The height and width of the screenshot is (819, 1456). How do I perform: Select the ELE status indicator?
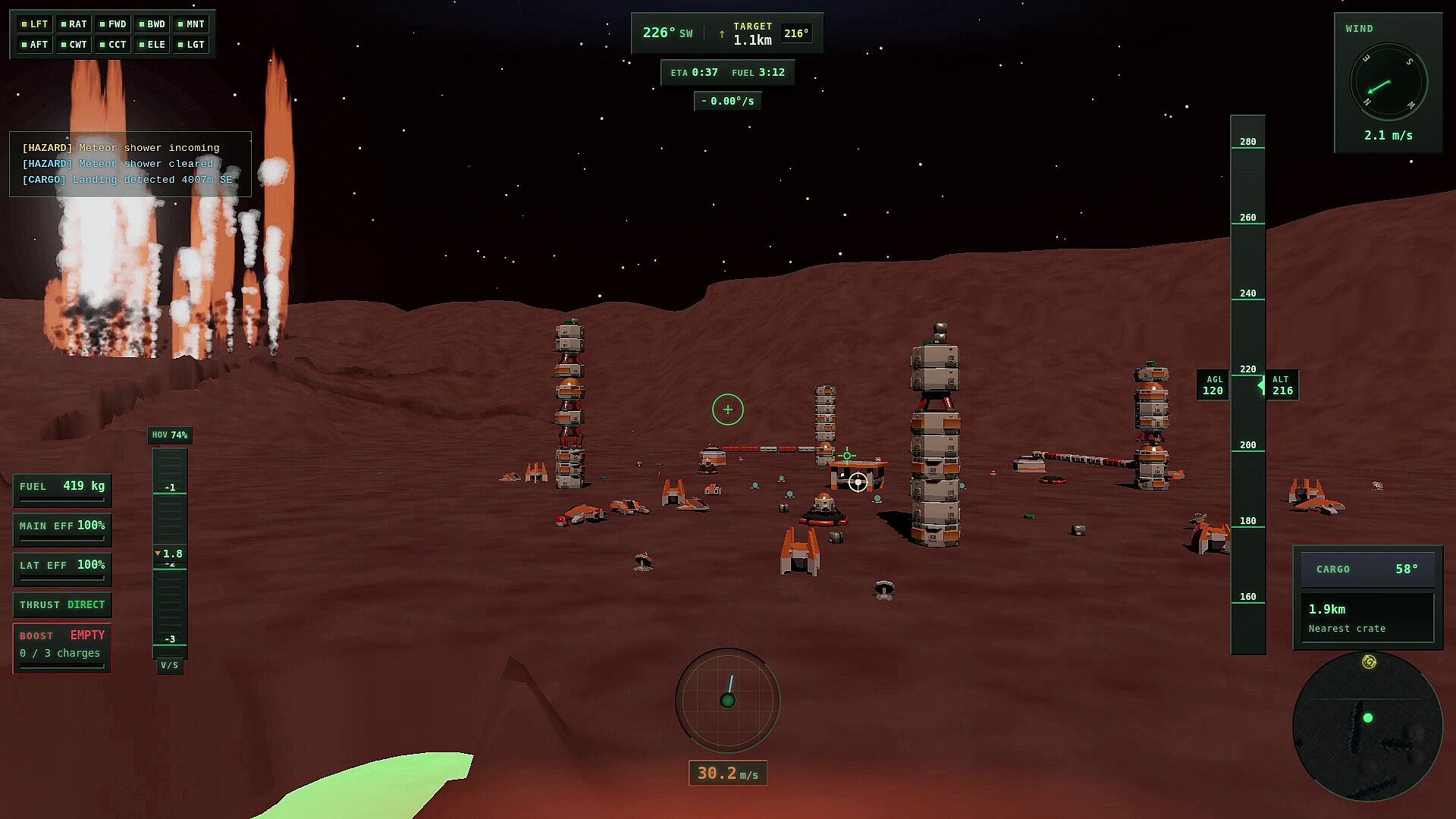pyautogui.click(x=152, y=45)
